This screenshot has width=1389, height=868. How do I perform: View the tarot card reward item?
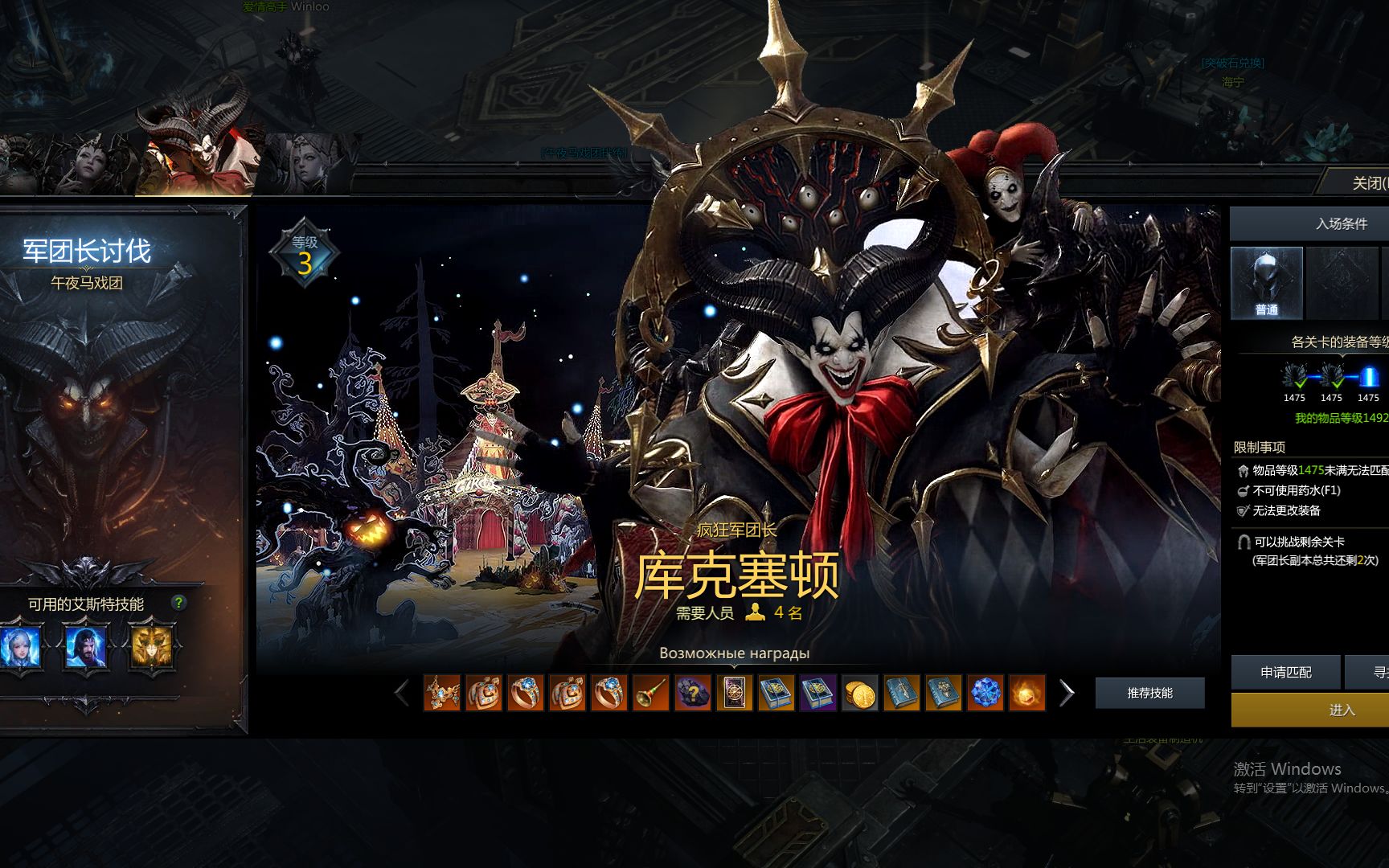point(734,693)
